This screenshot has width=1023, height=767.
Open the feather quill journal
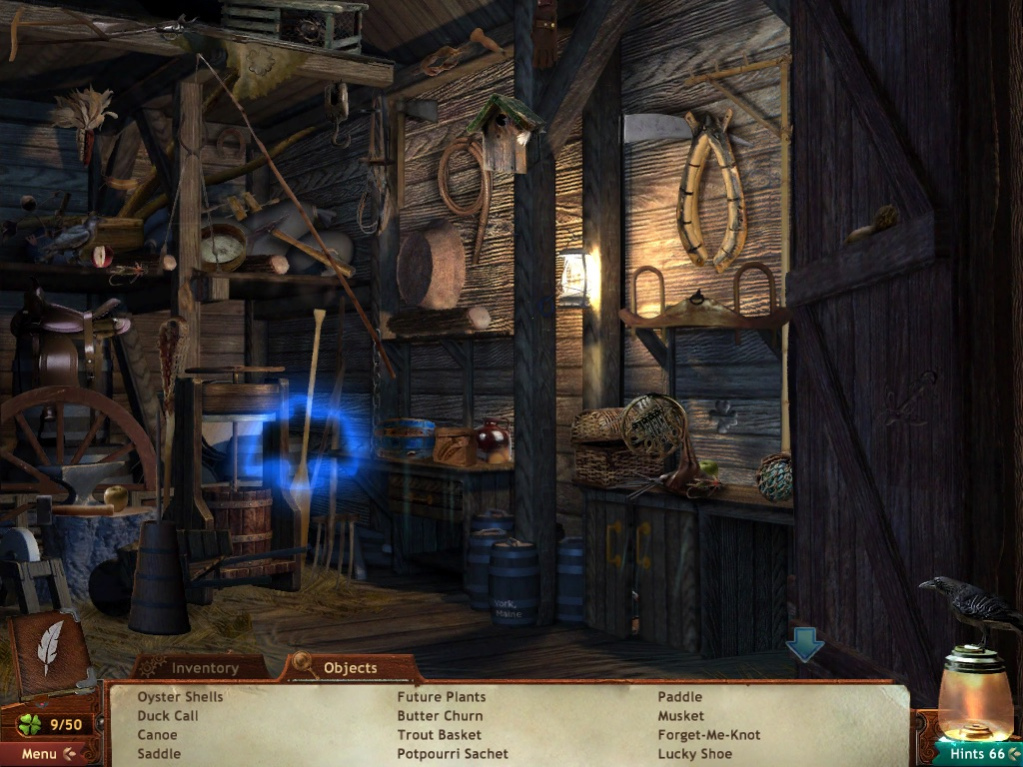coord(49,648)
